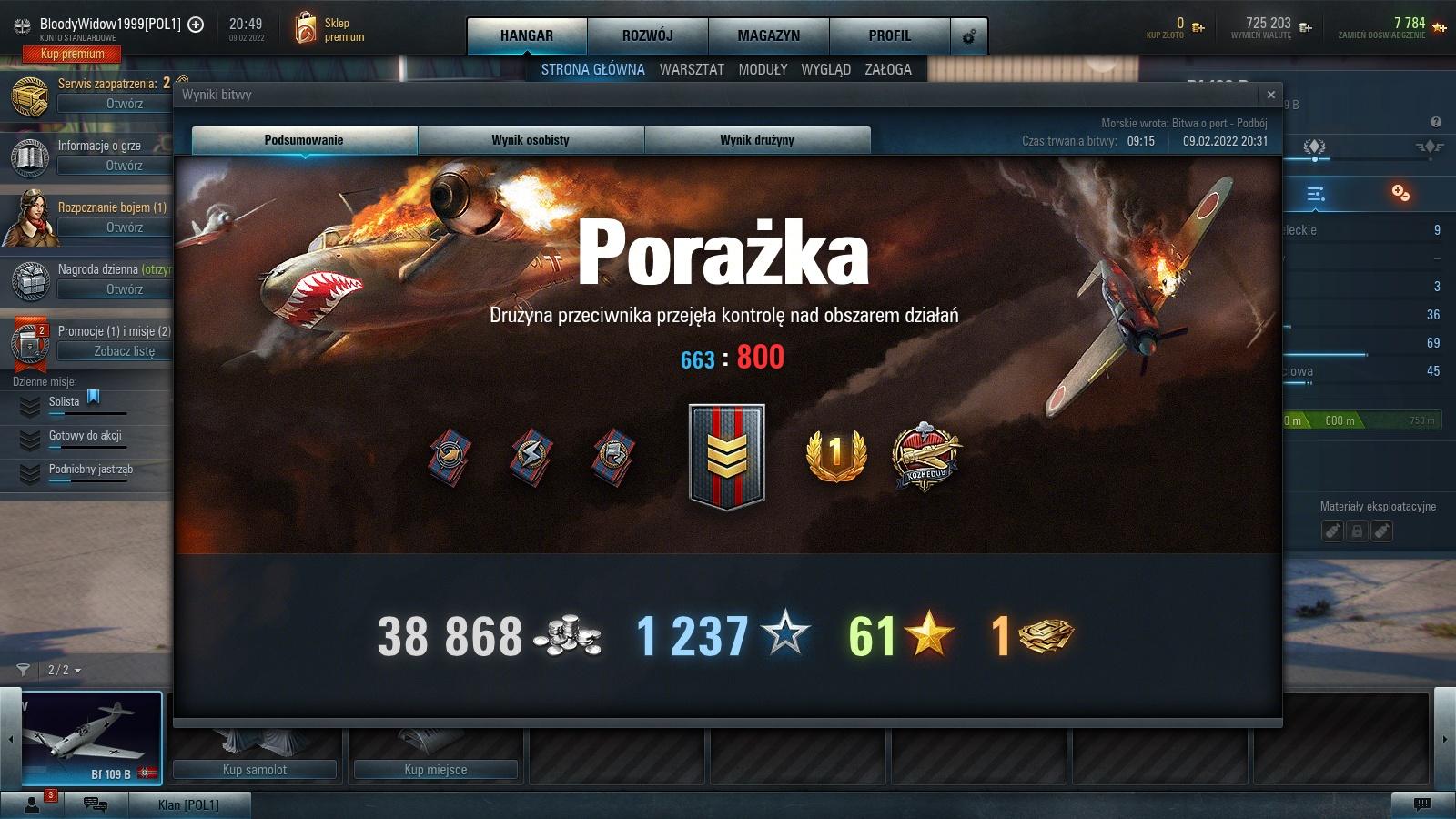Open the WARSZTAT submenu
This screenshot has height=819, width=1456.
coord(692,69)
